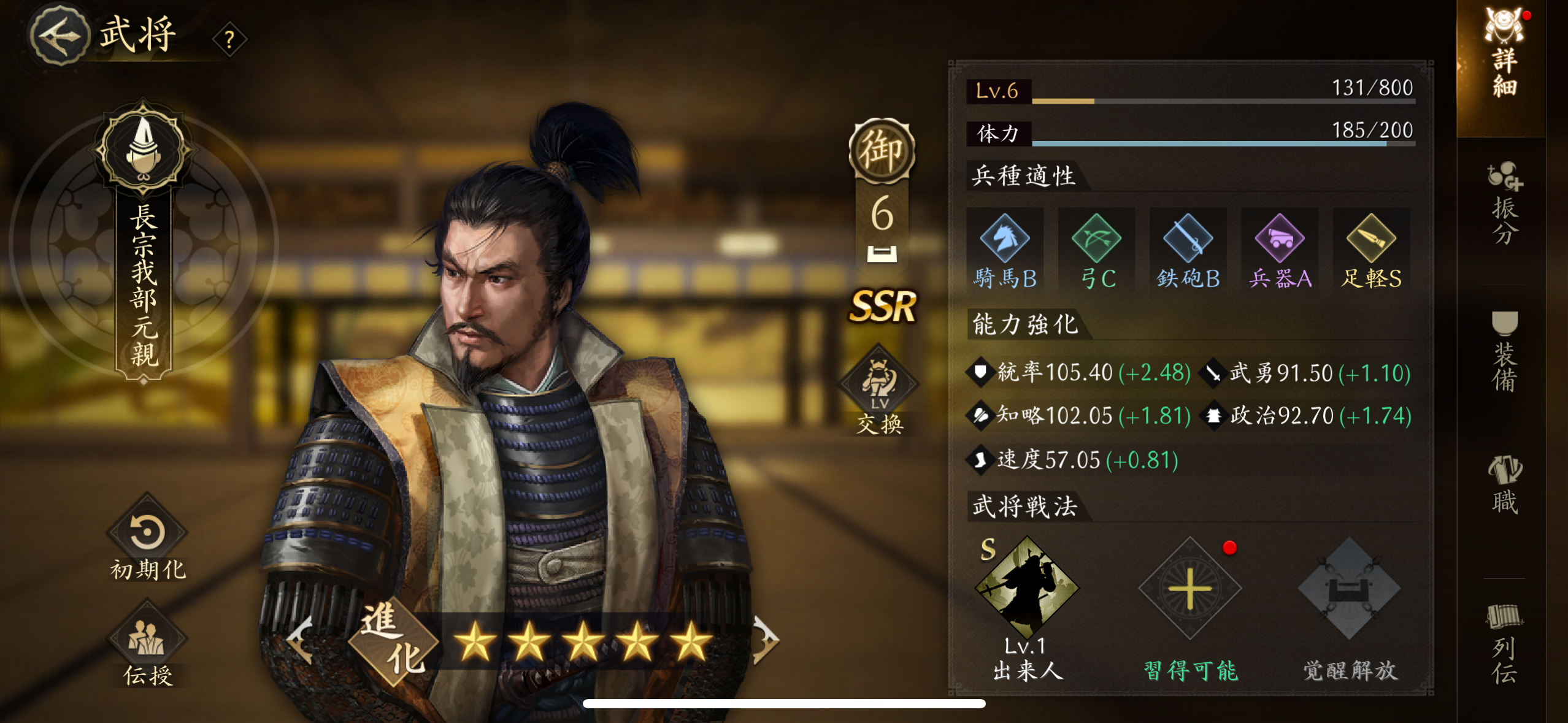Choose the 習得可能 learnable tactic slot
This screenshot has height=723, width=1568.
pyautogui.click(x=1190, y=590)
